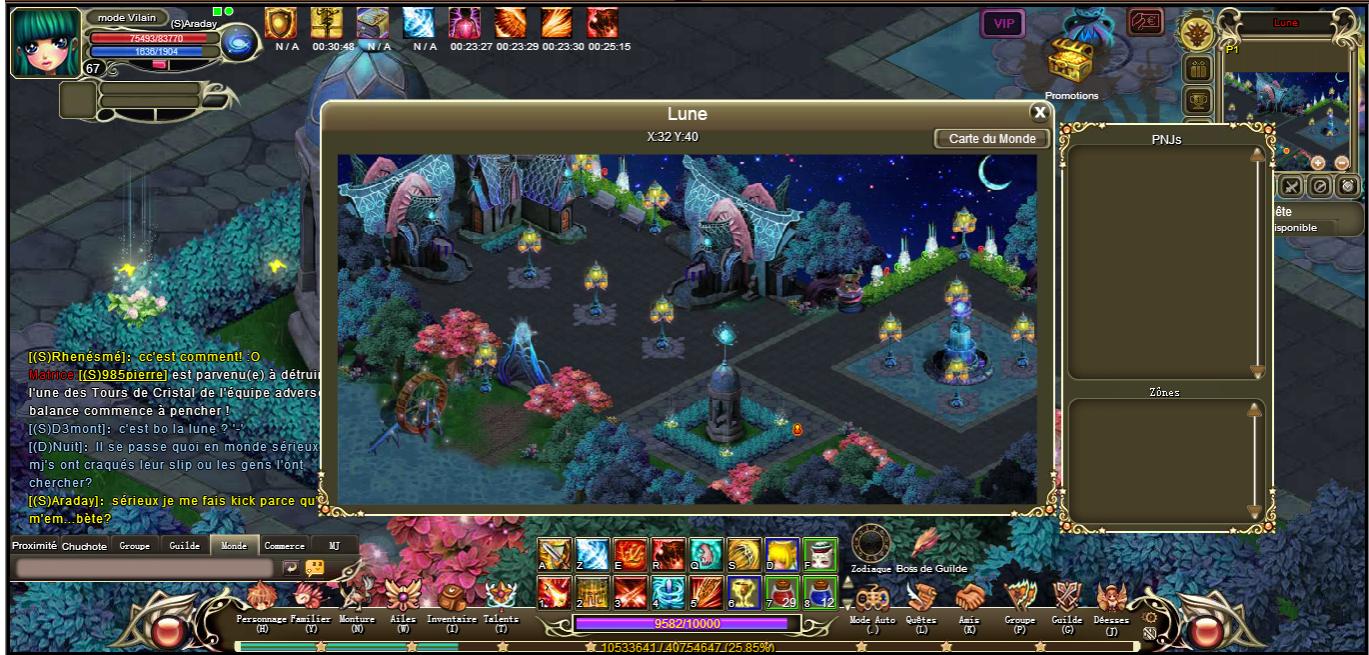Select the Commerce chat tab
Viewport: 1369px width, 655px height.
(284, 546)
